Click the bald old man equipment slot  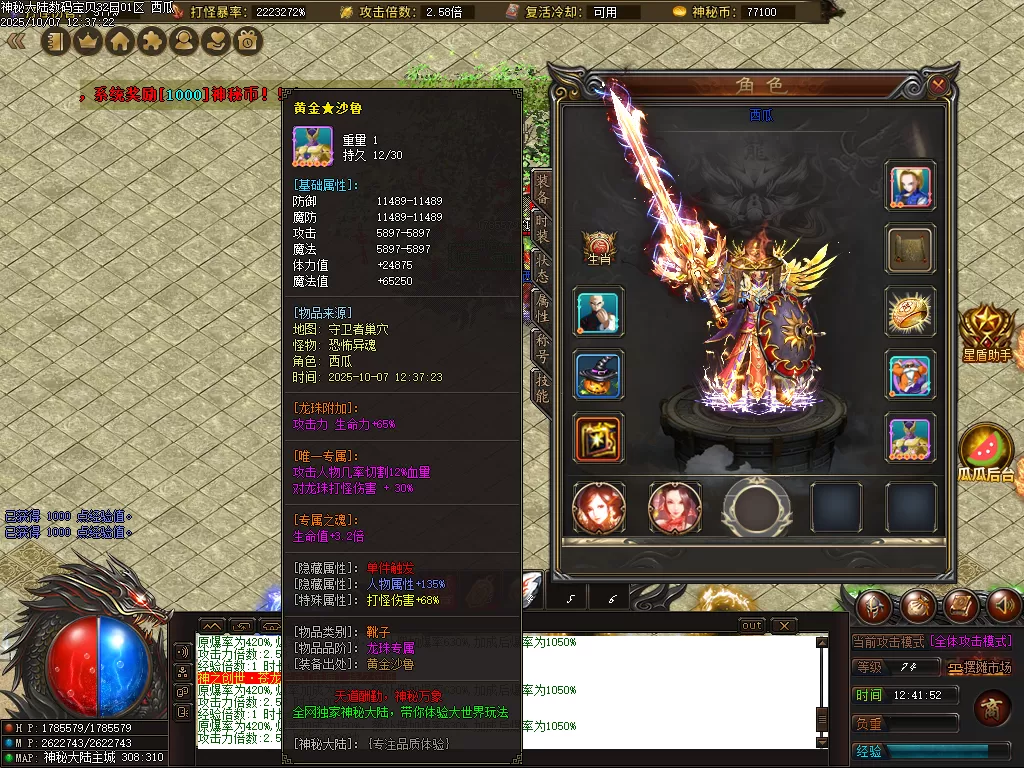point(600,312)
